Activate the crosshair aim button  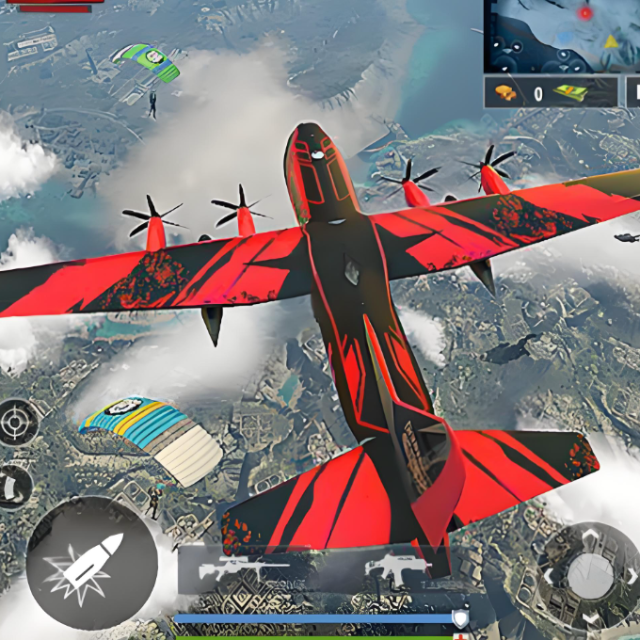pyautogui.click(x=17, y=422)
